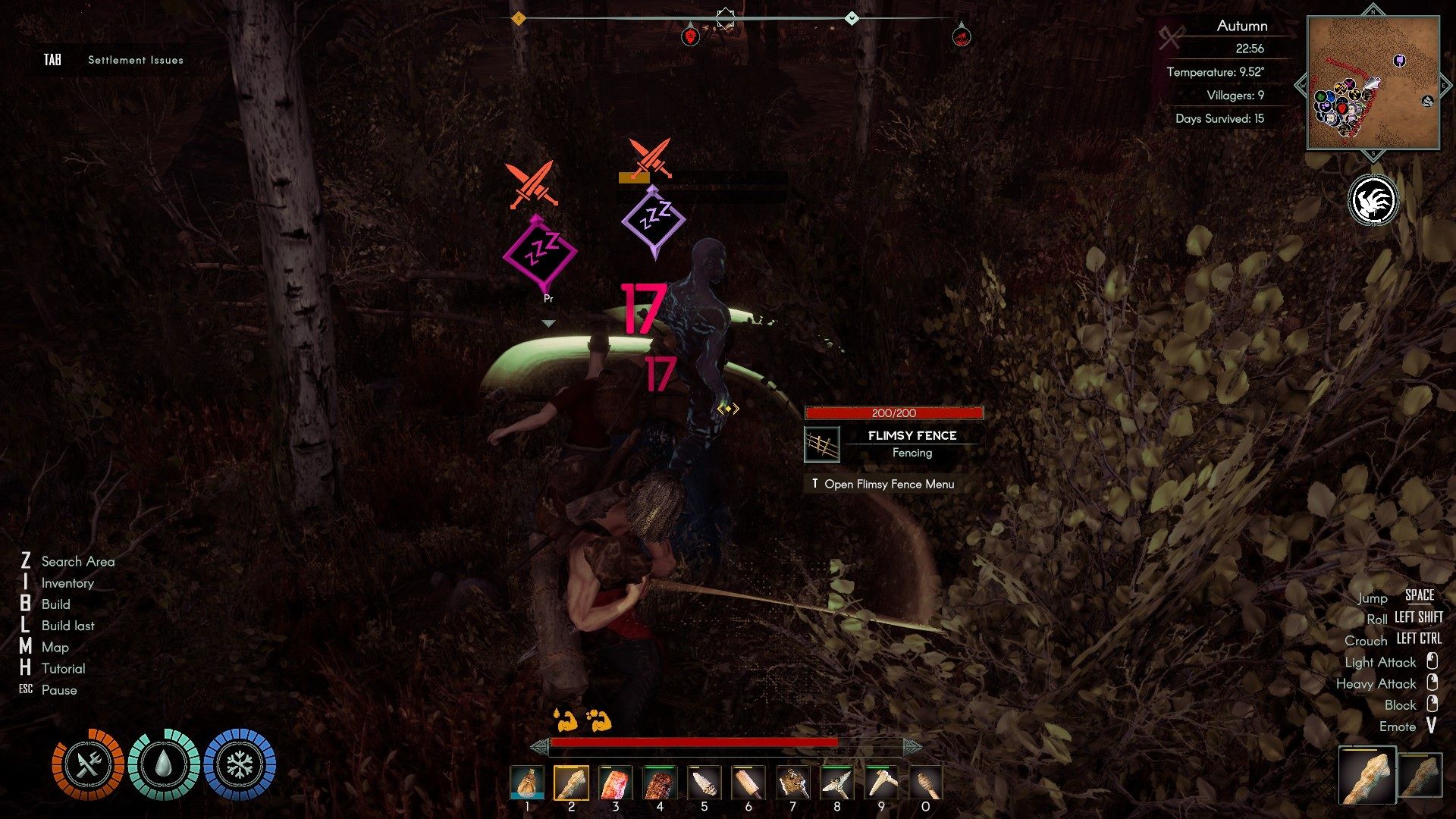Viewport: 1456px width, 819px height.
Task: Click the Search Area keybind label
Action: point(78,562)
